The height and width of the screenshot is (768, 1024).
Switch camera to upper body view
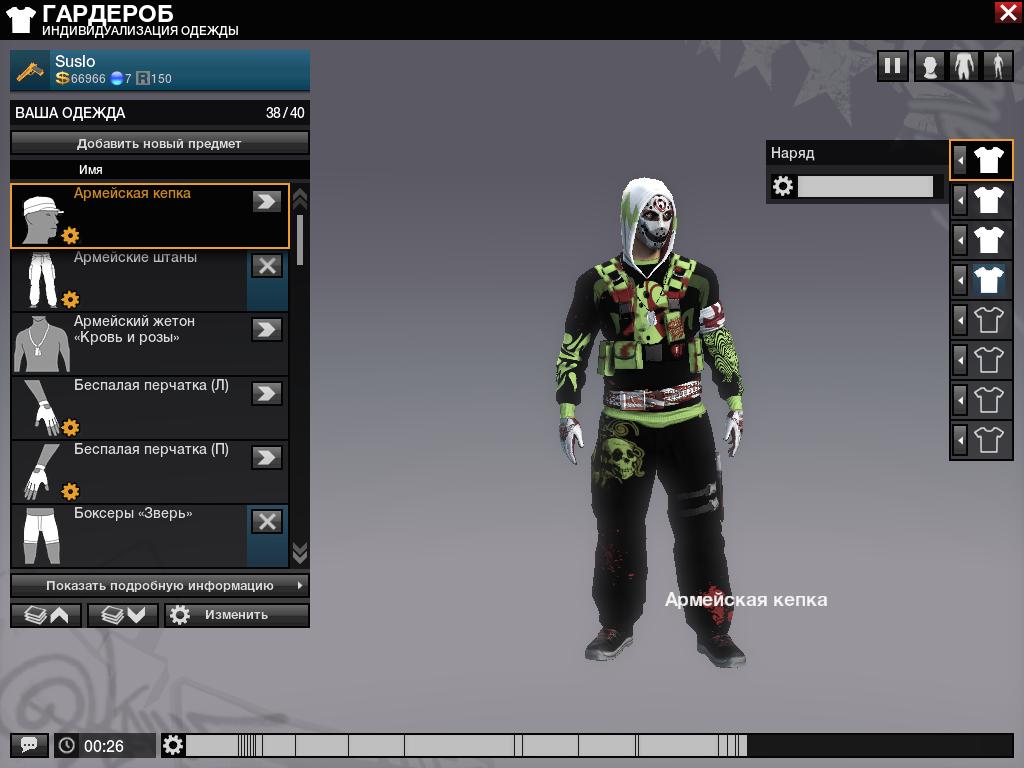[964, 67]
